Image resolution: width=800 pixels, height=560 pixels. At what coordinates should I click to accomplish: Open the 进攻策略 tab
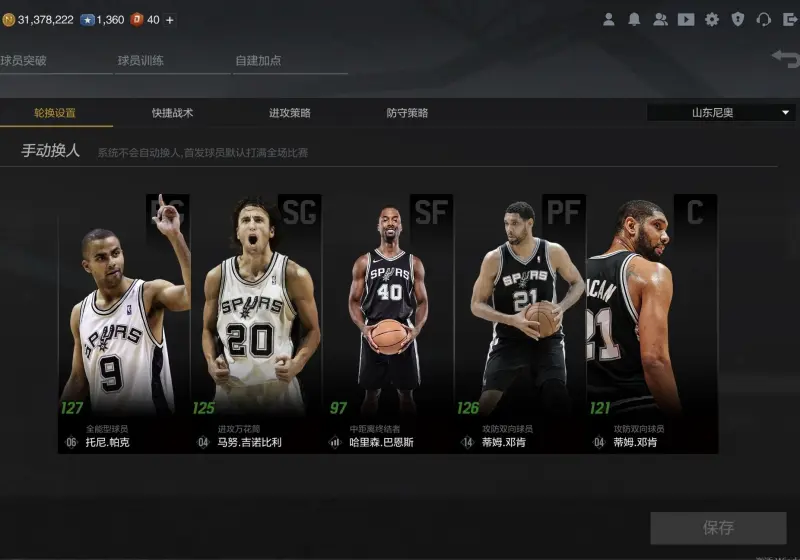pos(290,113)
